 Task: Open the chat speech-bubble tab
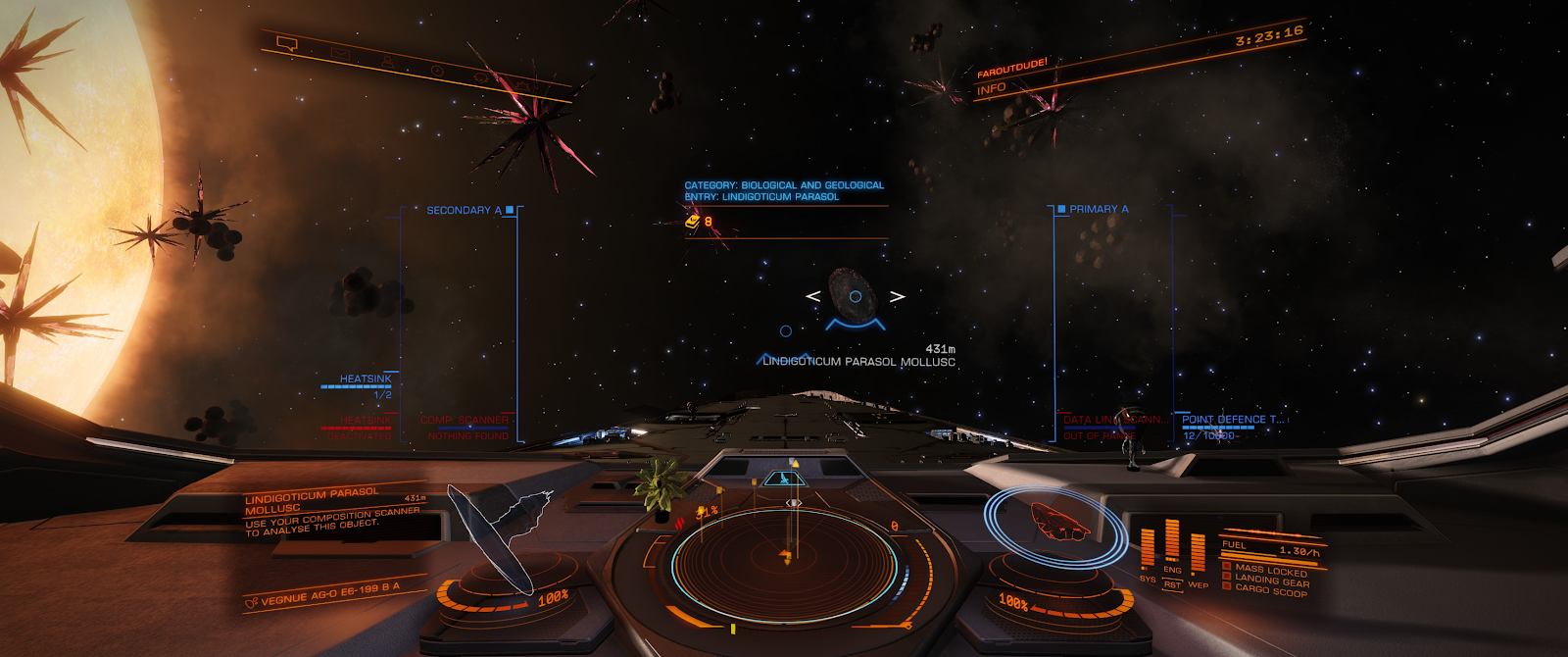click(x=286, y=44)
